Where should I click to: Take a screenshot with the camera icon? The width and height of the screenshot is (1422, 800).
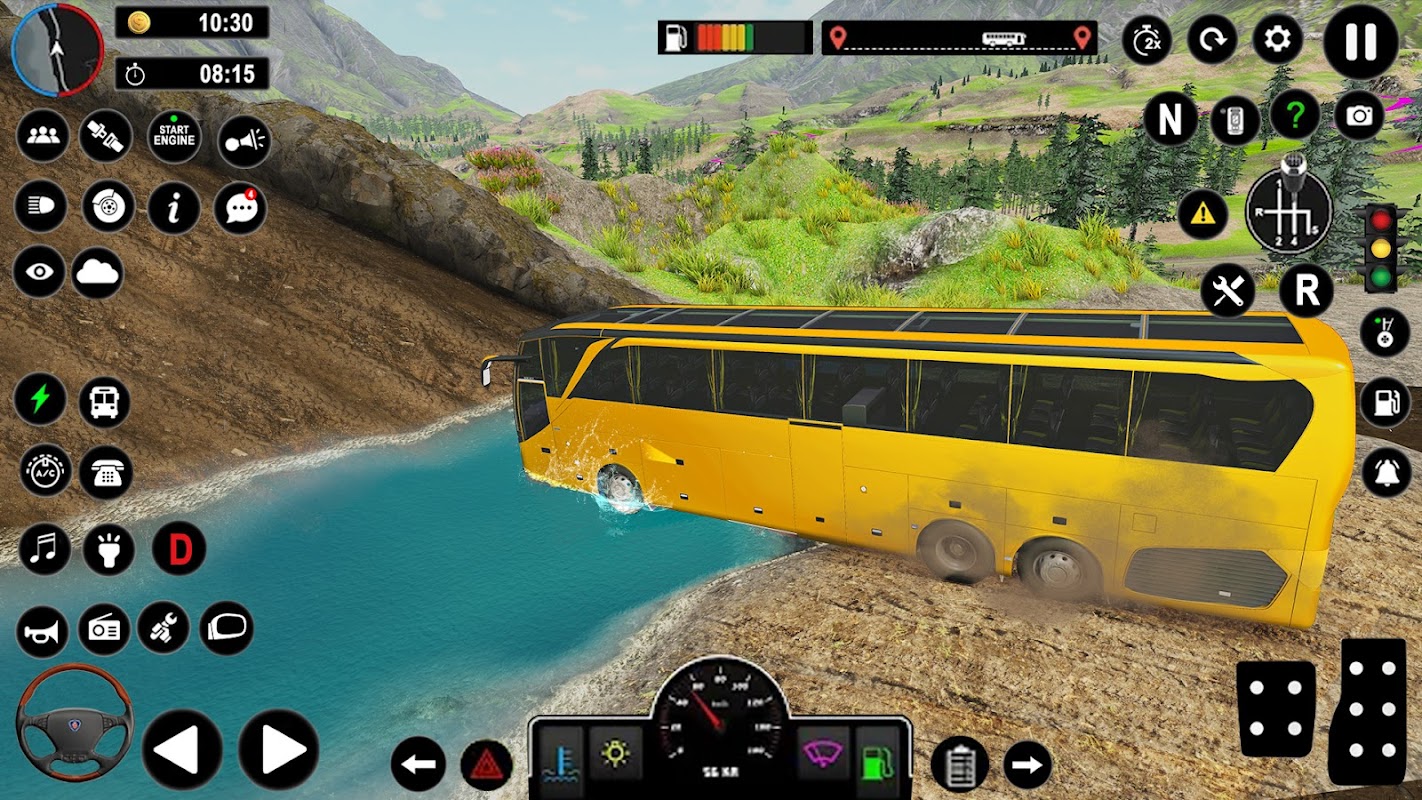(x=1359, y=116)
